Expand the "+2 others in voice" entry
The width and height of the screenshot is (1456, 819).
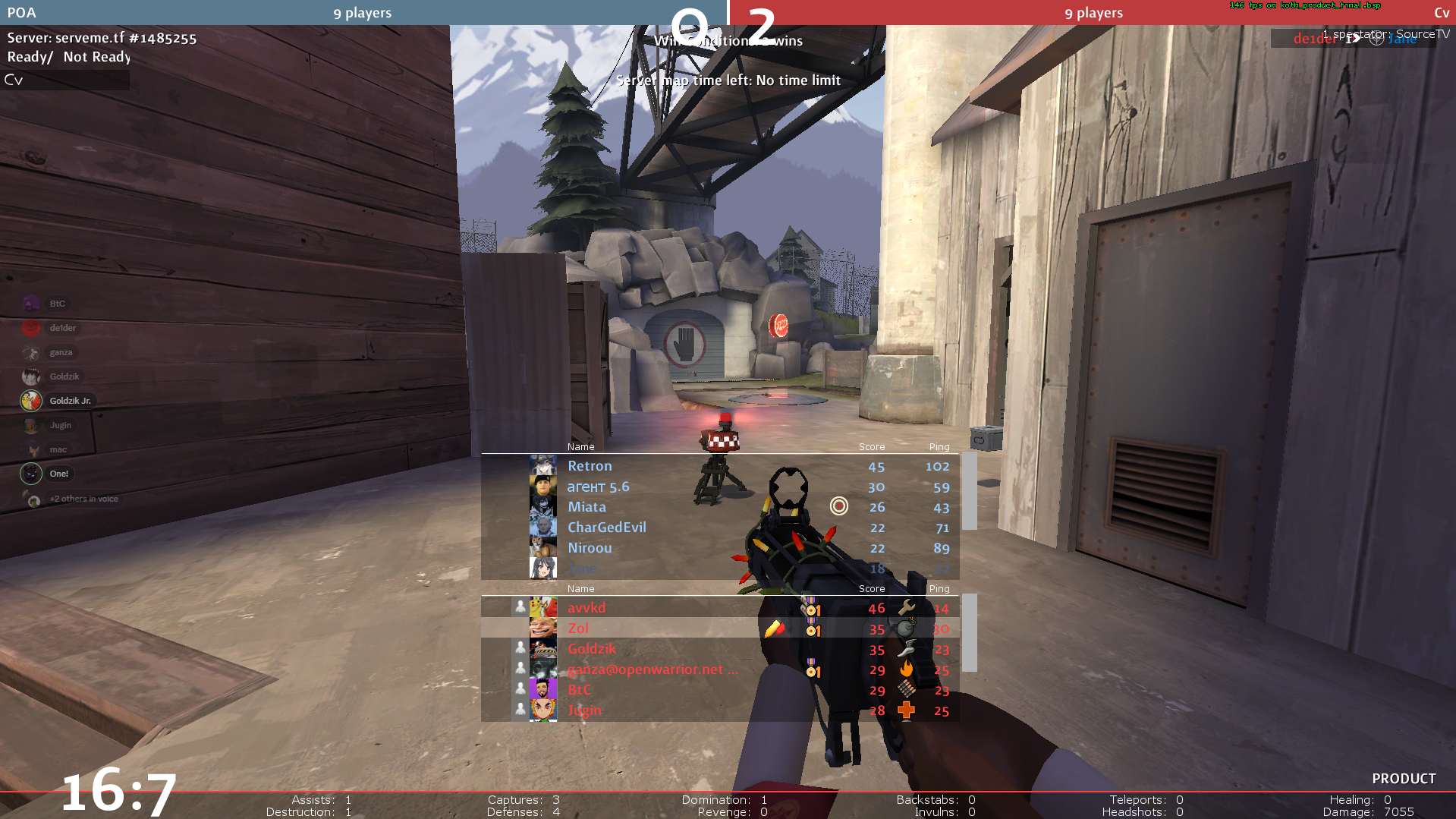pyautogui.click(x=83, y=499)
